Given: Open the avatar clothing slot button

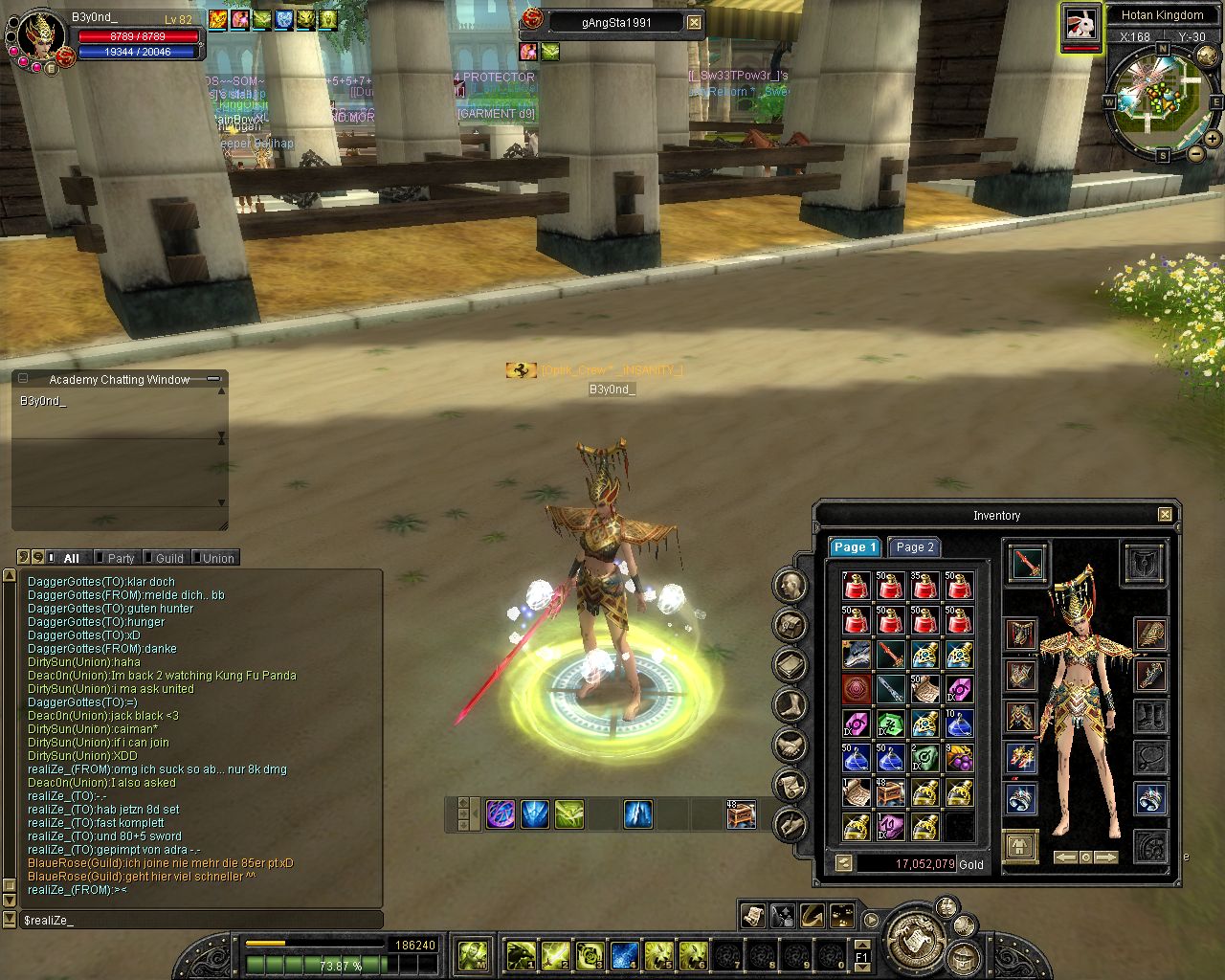Looking at the screenshot, I should [1020, 847].
